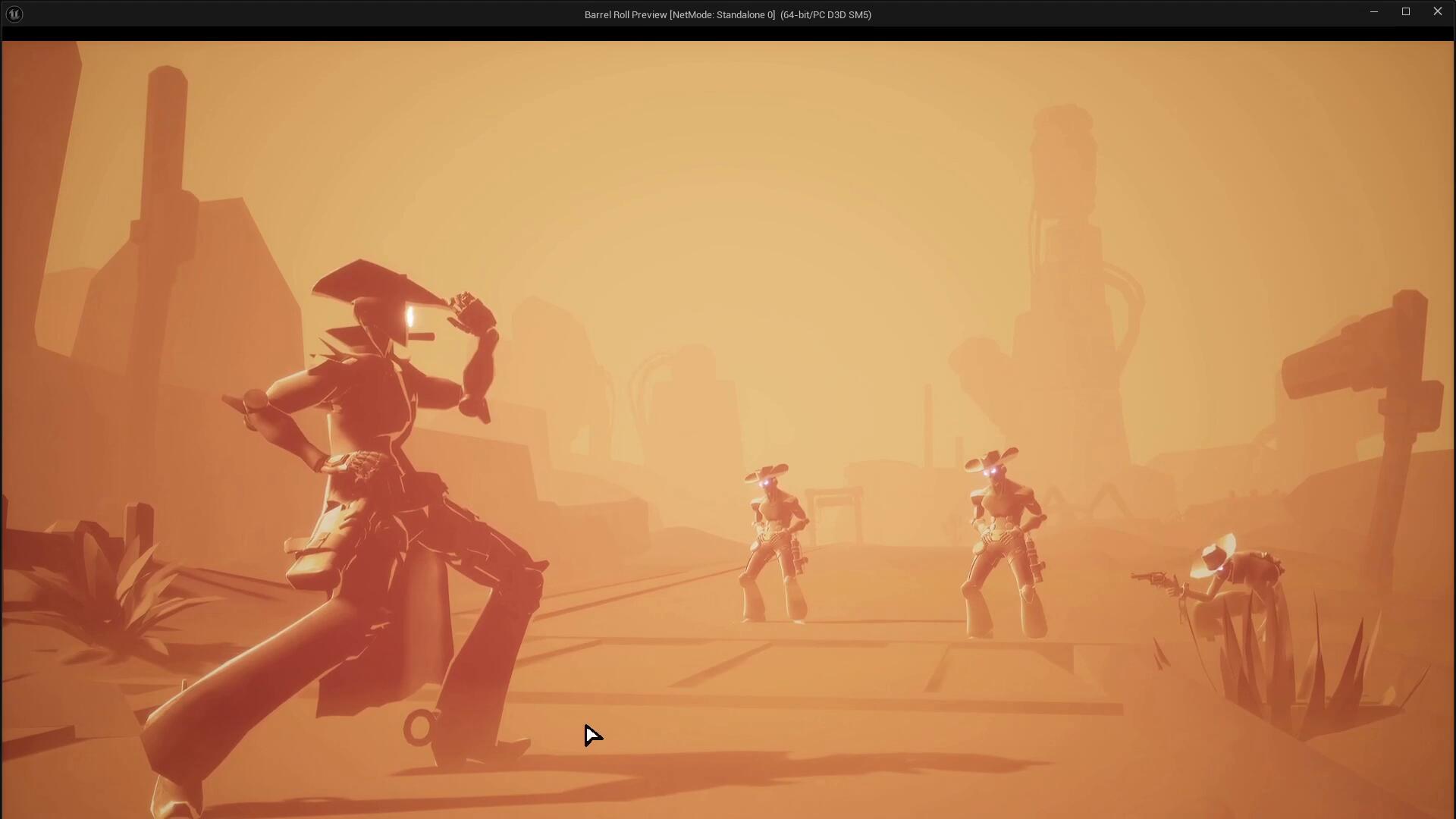Maximize the preview window
The width and height of the screenshot is (1456, 819).
coord(1405,11)
